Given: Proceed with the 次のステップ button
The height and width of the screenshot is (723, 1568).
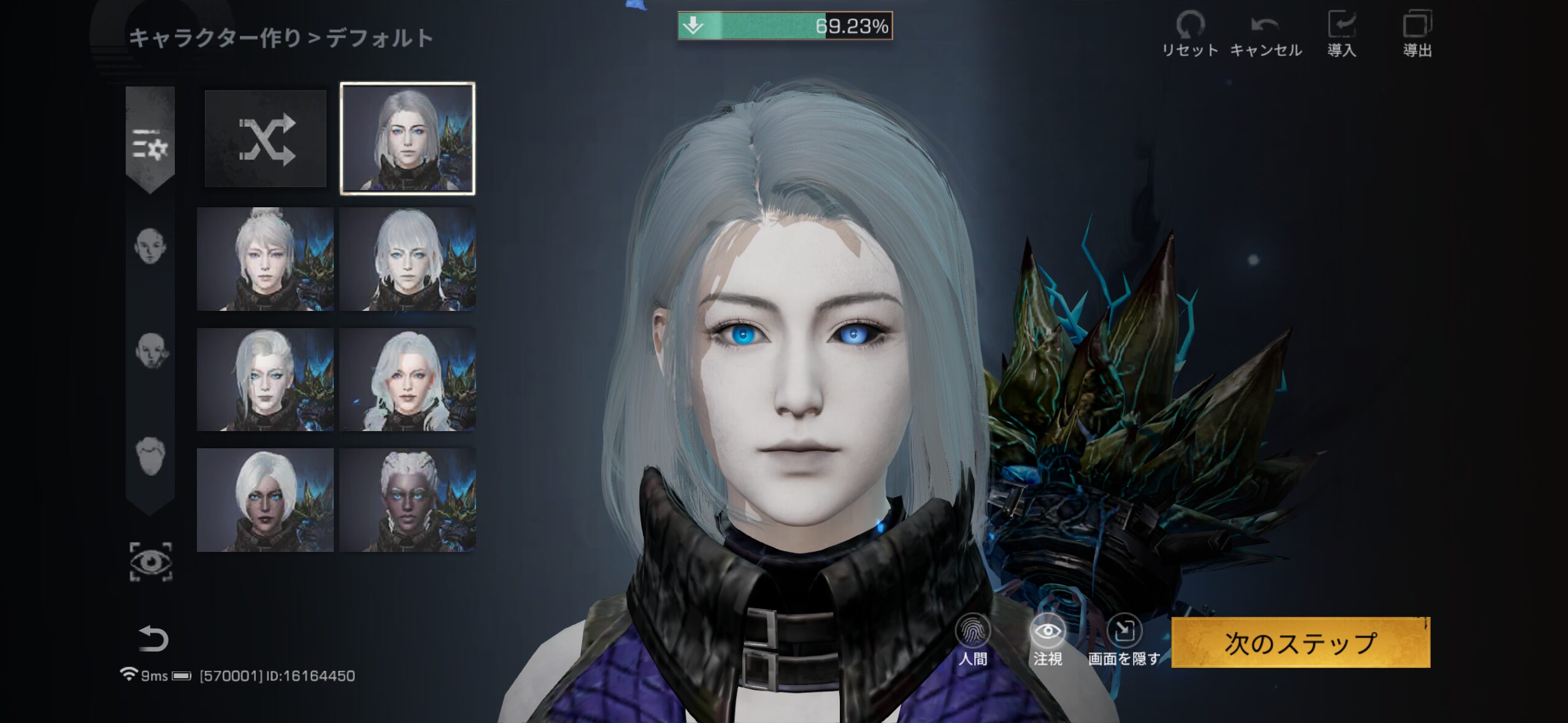Looking at the screenshot, I should pos(1301,642).
